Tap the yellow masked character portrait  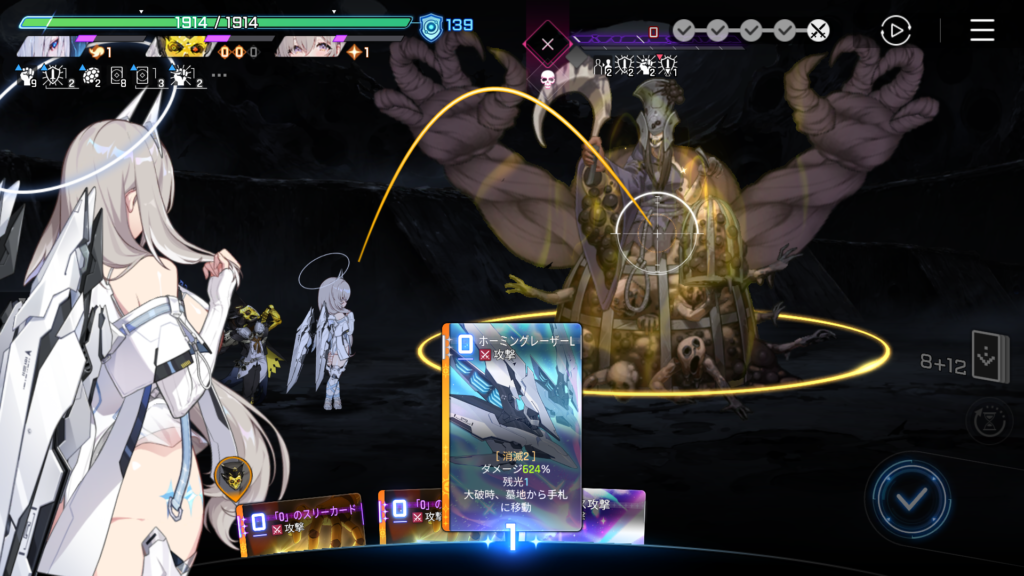[x=178, y=46]
